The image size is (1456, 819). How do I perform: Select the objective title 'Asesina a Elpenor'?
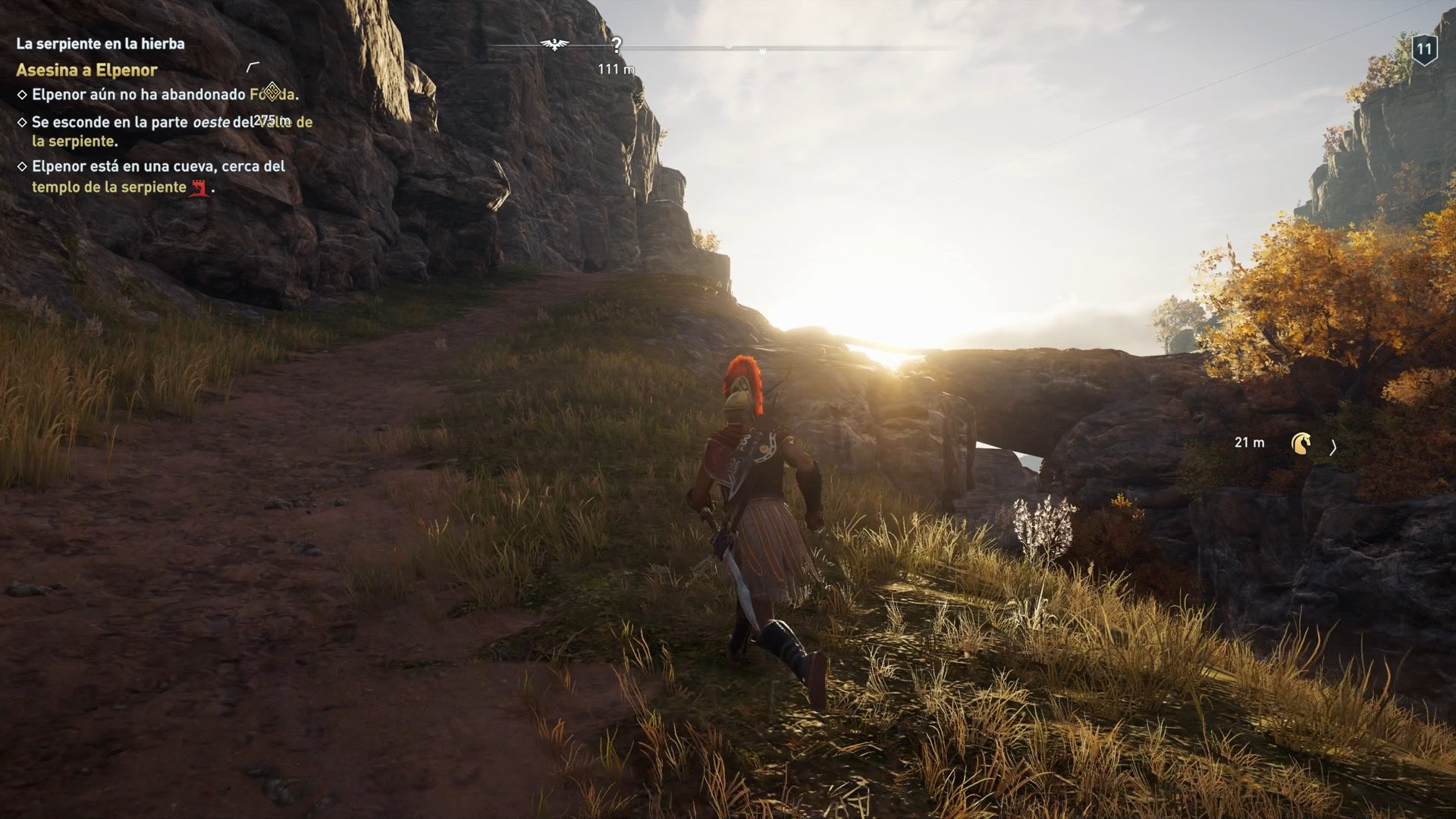(86, 70)
